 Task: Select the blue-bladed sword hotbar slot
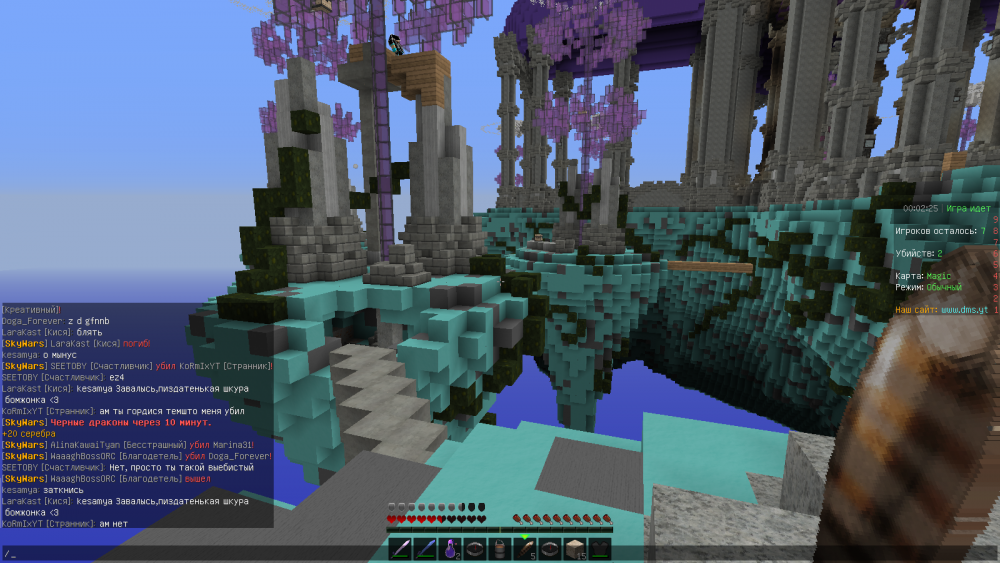coord(425,548)
